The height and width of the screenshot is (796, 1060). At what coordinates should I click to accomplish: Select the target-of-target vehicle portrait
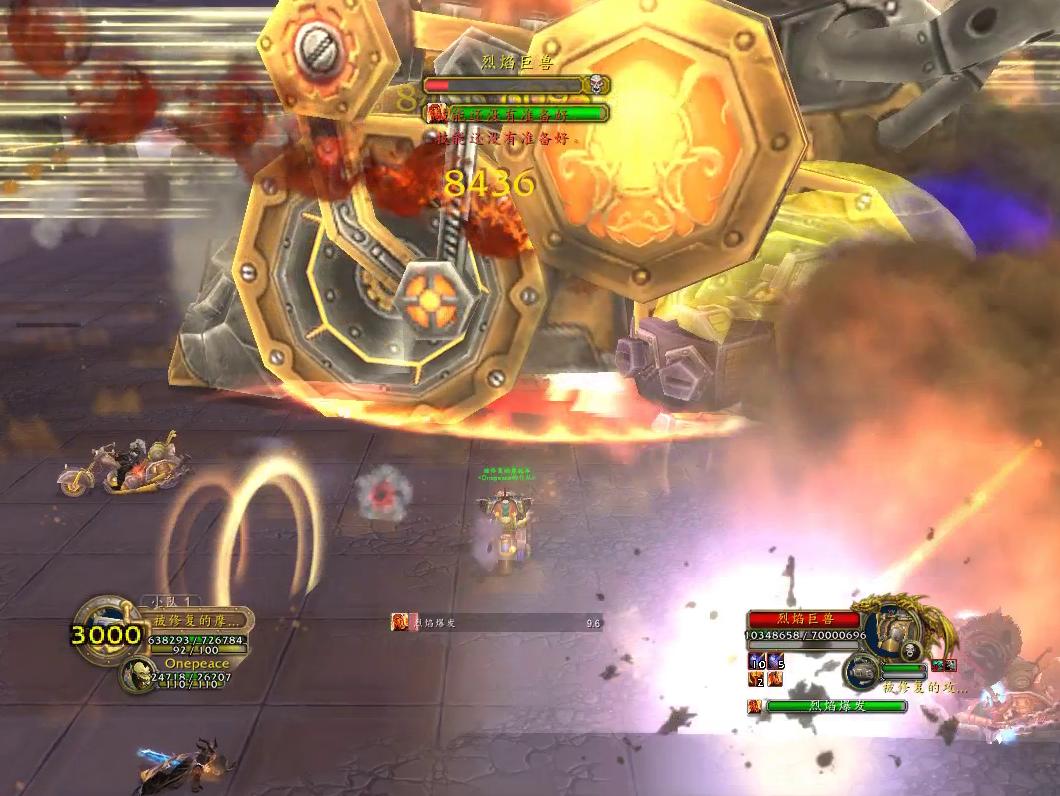coord(860,671)
